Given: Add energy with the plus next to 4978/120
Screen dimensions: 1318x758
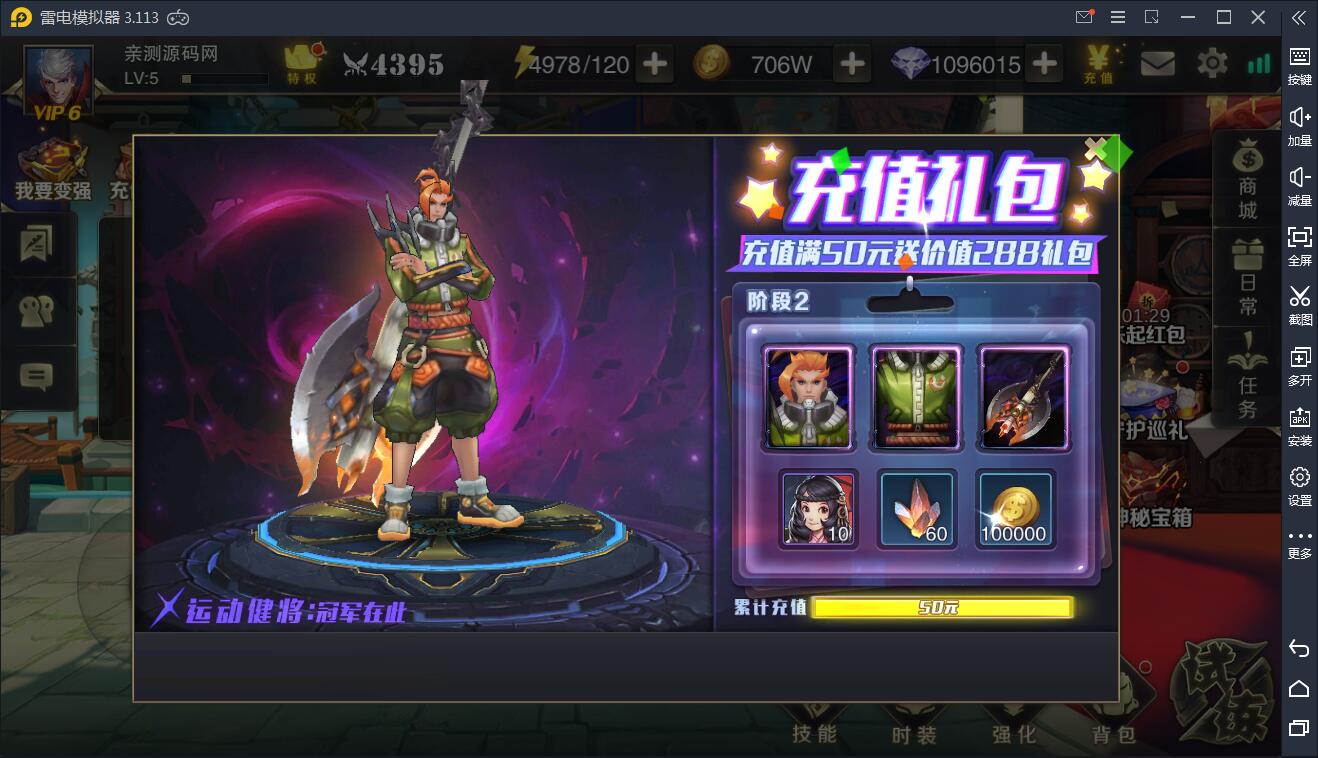Looking at the screenshot, I should [x=654, y=62].
